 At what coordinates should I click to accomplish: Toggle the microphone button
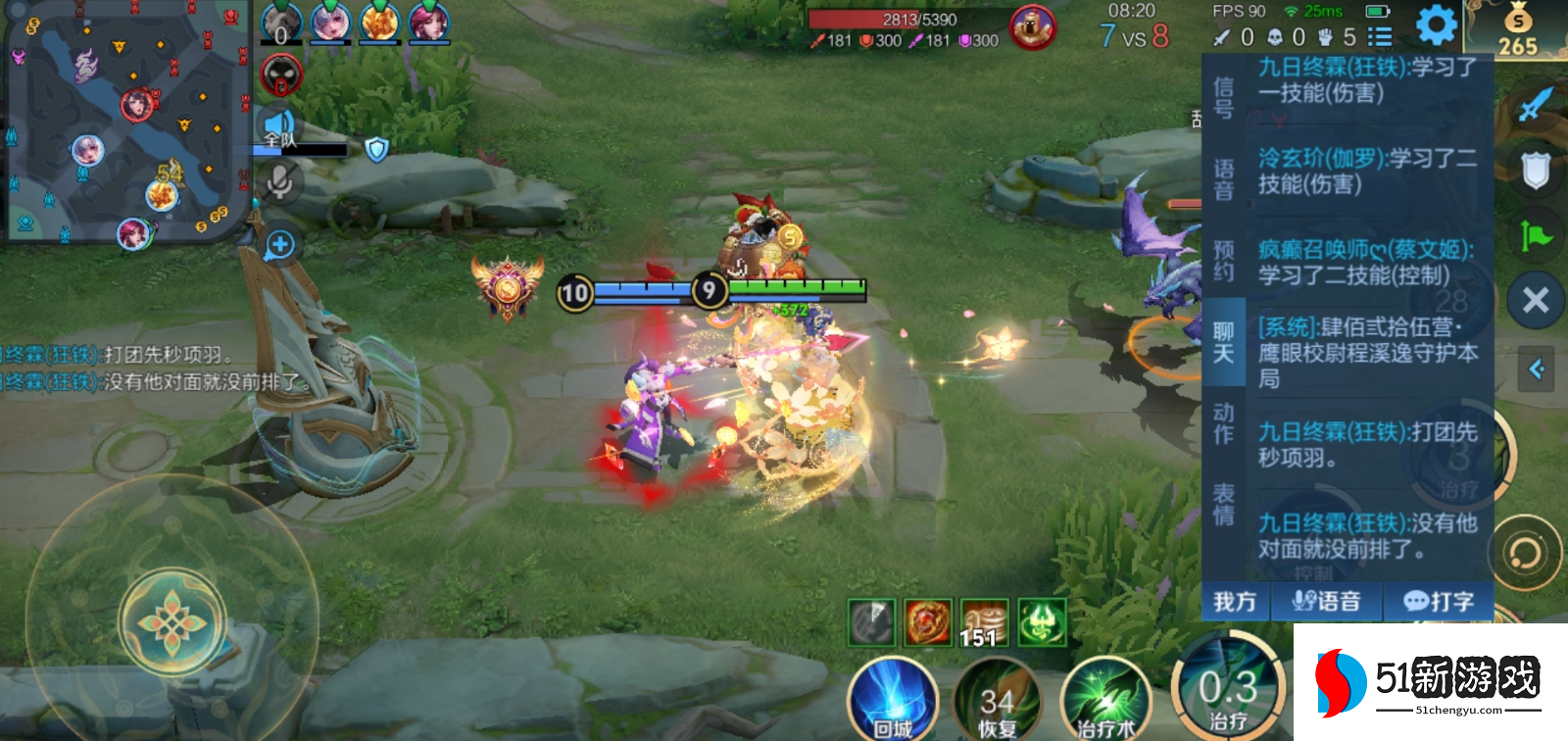coord(280,181)
